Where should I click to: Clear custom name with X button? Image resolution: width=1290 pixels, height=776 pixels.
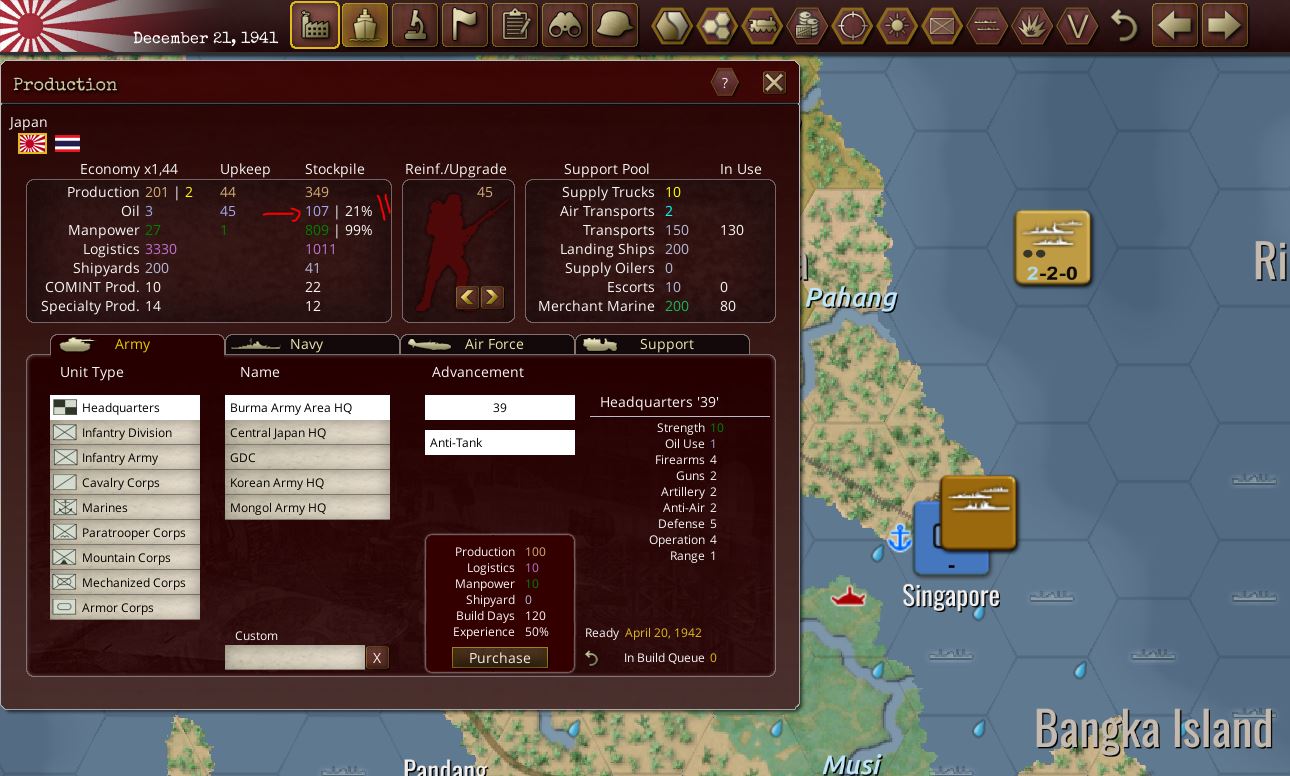[377, 658]
